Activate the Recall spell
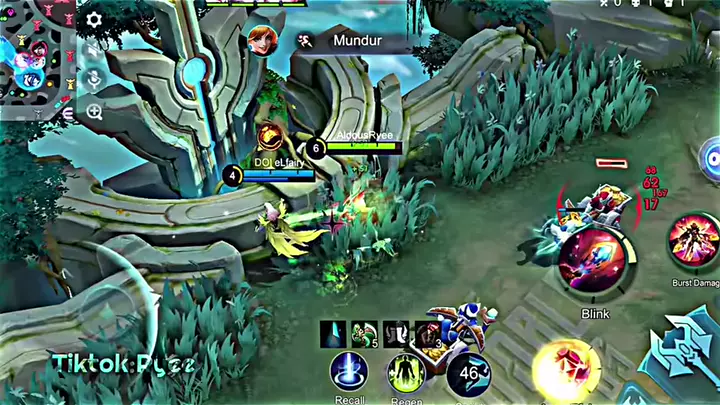This screenshot has width=720, height=405. [350, 372]
